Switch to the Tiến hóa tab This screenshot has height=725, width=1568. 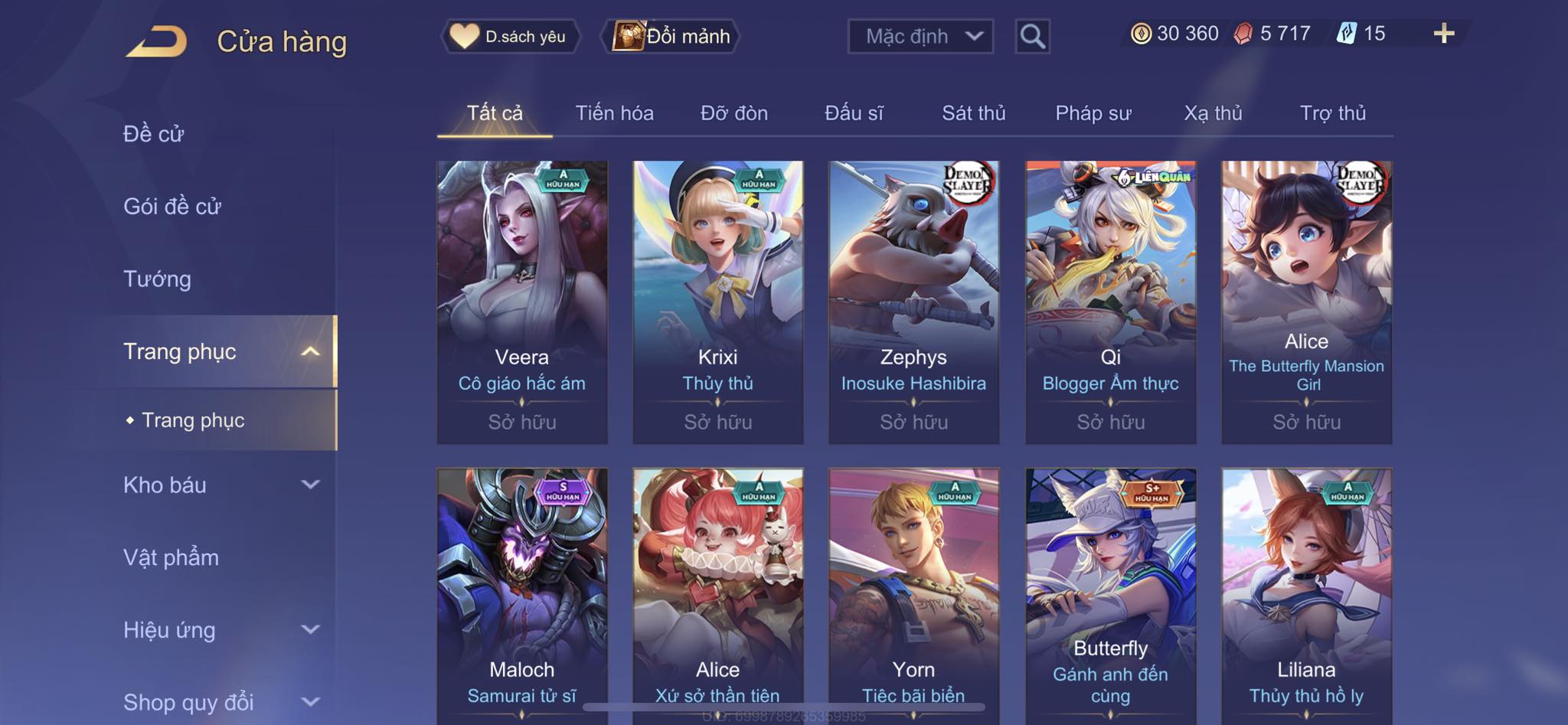614,113
